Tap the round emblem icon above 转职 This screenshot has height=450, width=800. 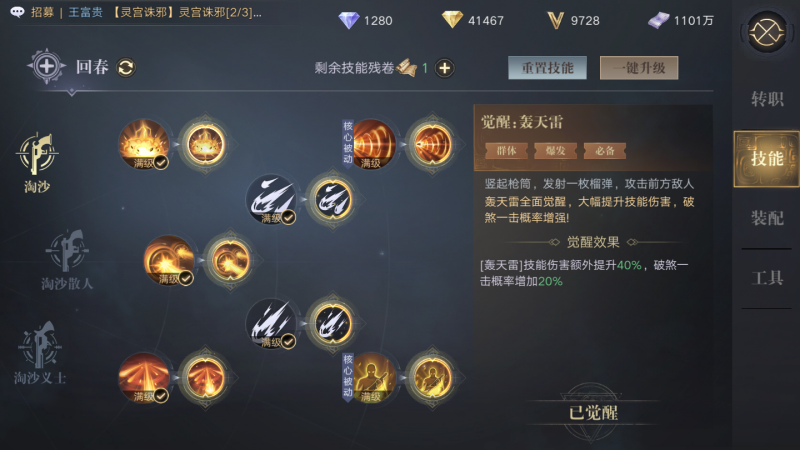tap(767, 32)
